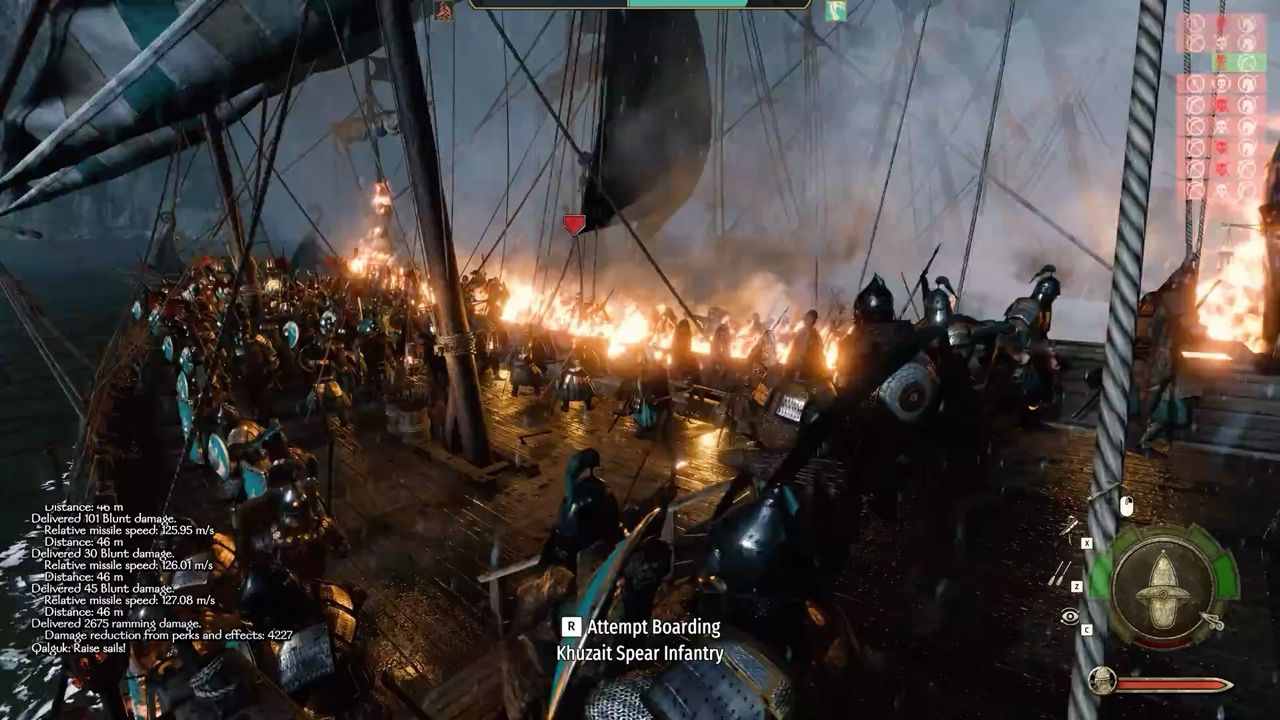Click the helmeted player portrait
The image size is (1280, 720).
1102,681
